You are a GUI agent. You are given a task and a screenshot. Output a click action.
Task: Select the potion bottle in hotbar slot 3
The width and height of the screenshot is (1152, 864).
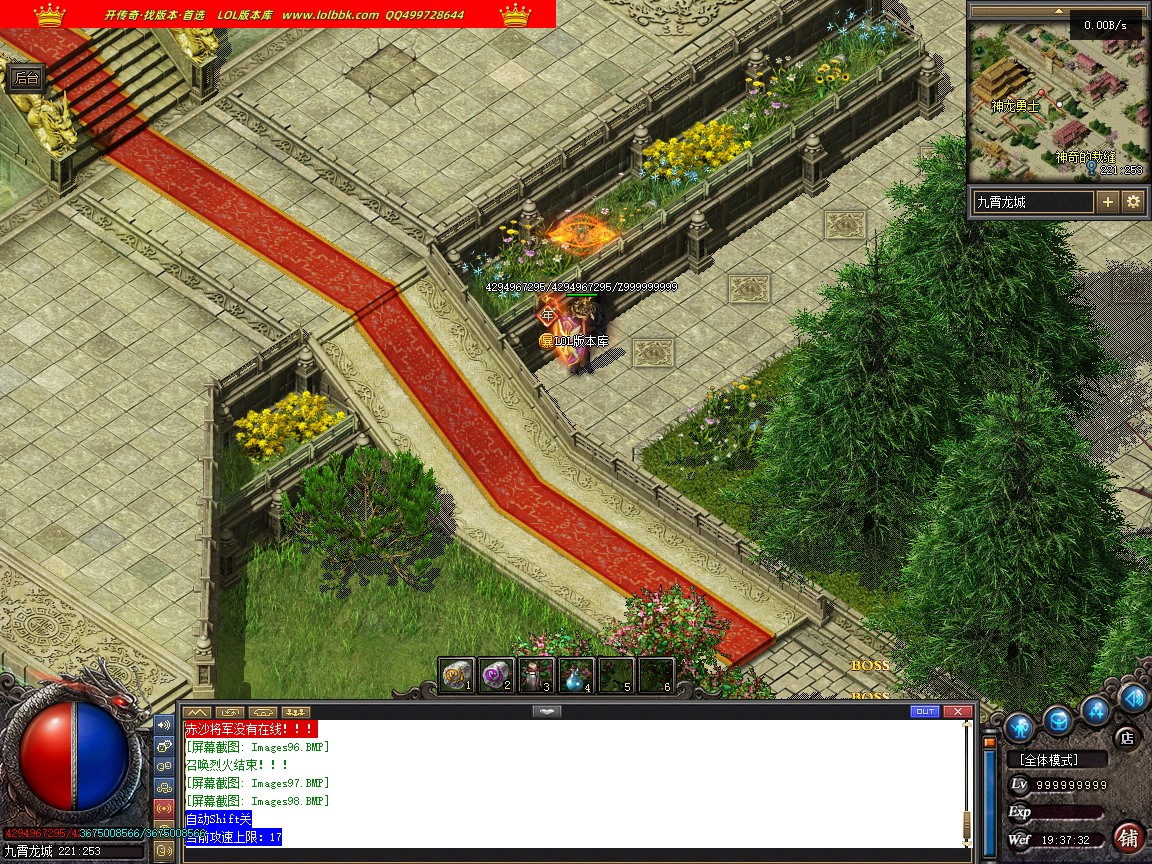pyautogui.click(x=537, y=675)
